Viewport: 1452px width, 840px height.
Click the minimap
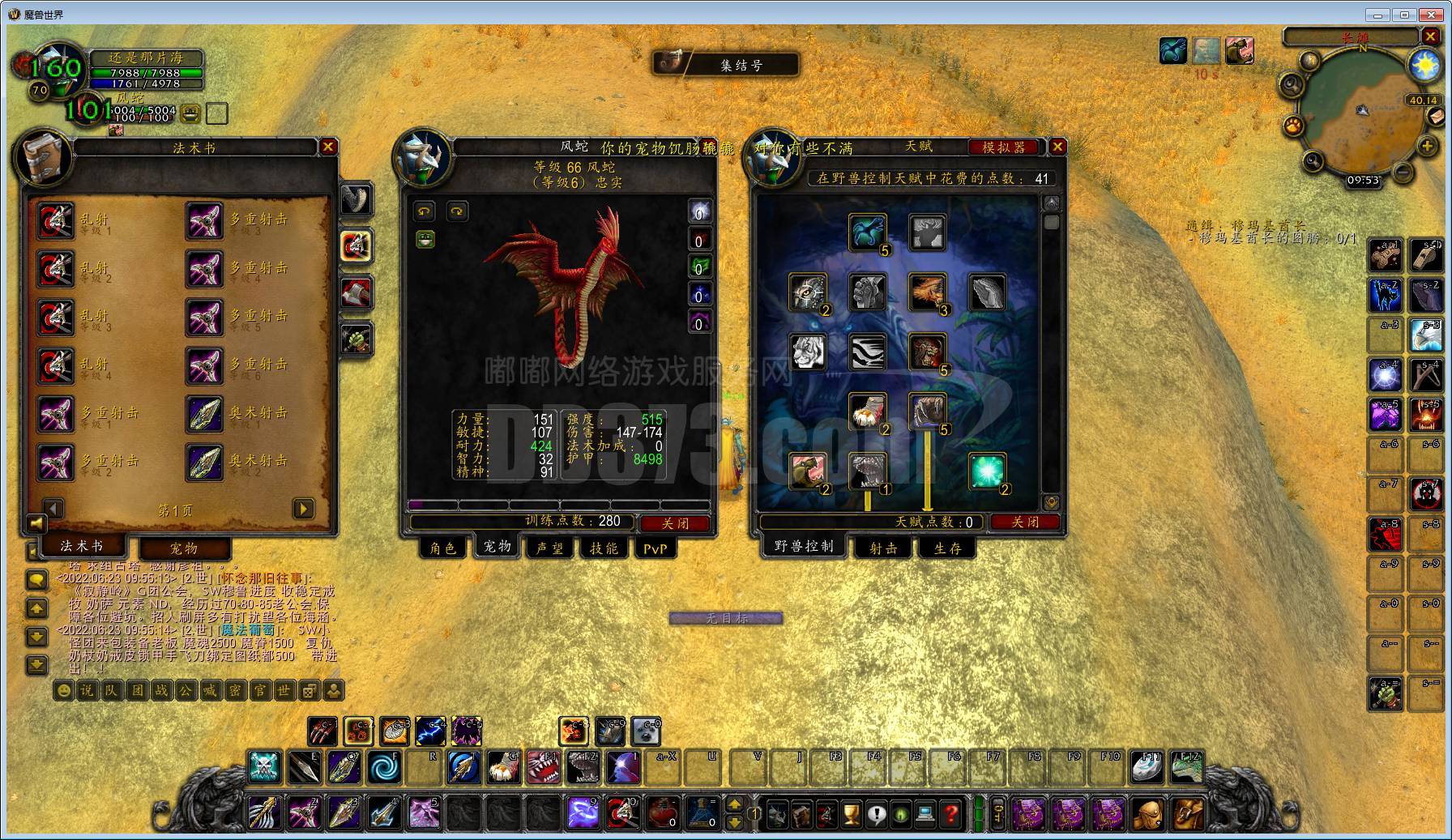(x=1363, y=113)
